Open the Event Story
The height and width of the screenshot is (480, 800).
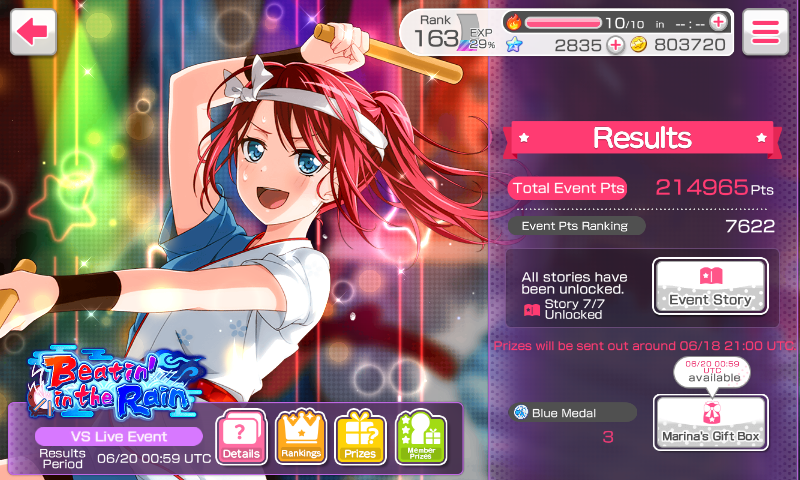coord(710,286)
